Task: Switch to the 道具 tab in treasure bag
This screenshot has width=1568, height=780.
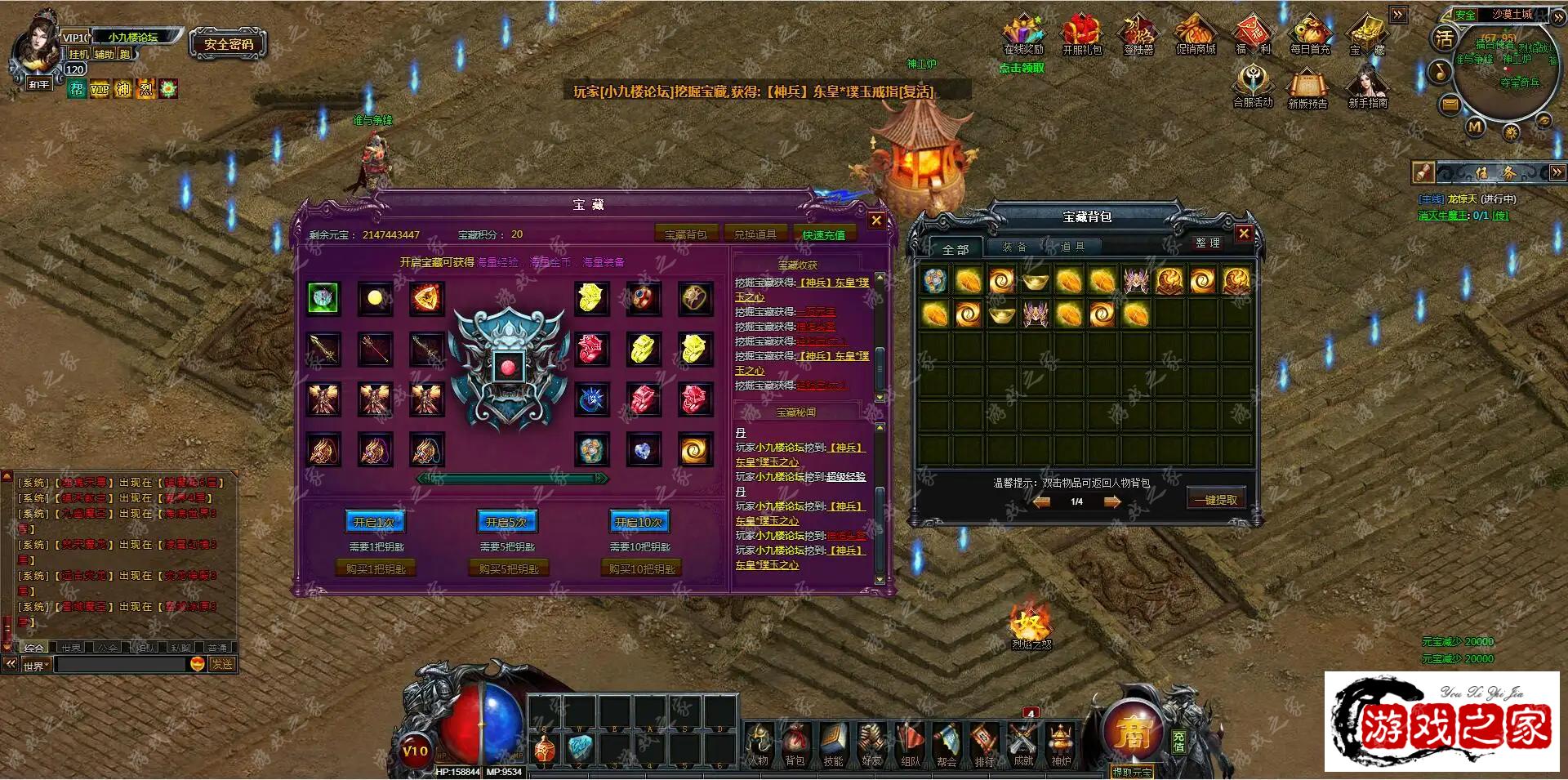Action: pos(1072,247)
